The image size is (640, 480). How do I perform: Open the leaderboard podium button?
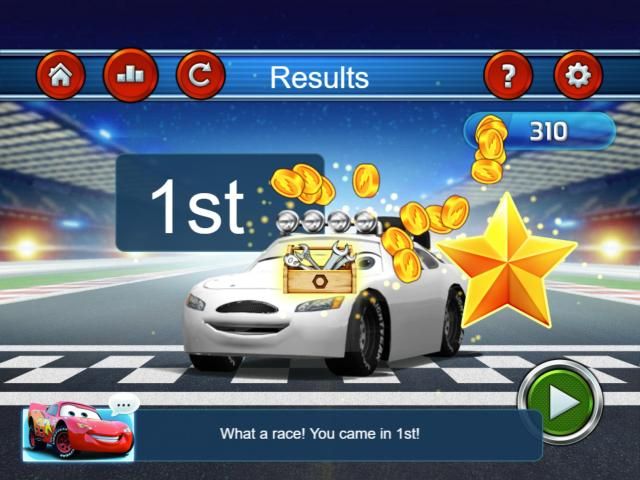tap(130, 76)
